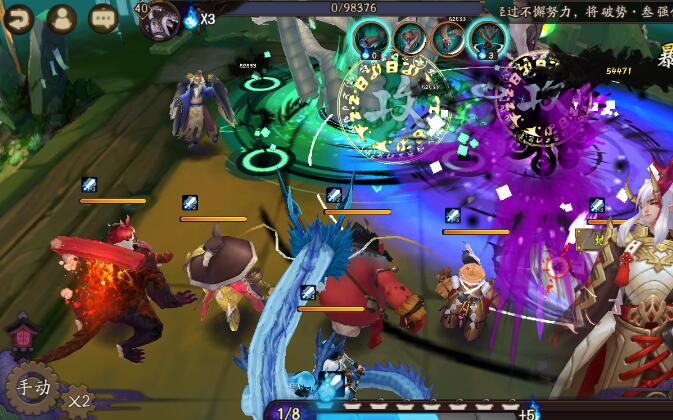Select the skill portrait showing 3
The image size is (673, 420).
pos(487,40)
